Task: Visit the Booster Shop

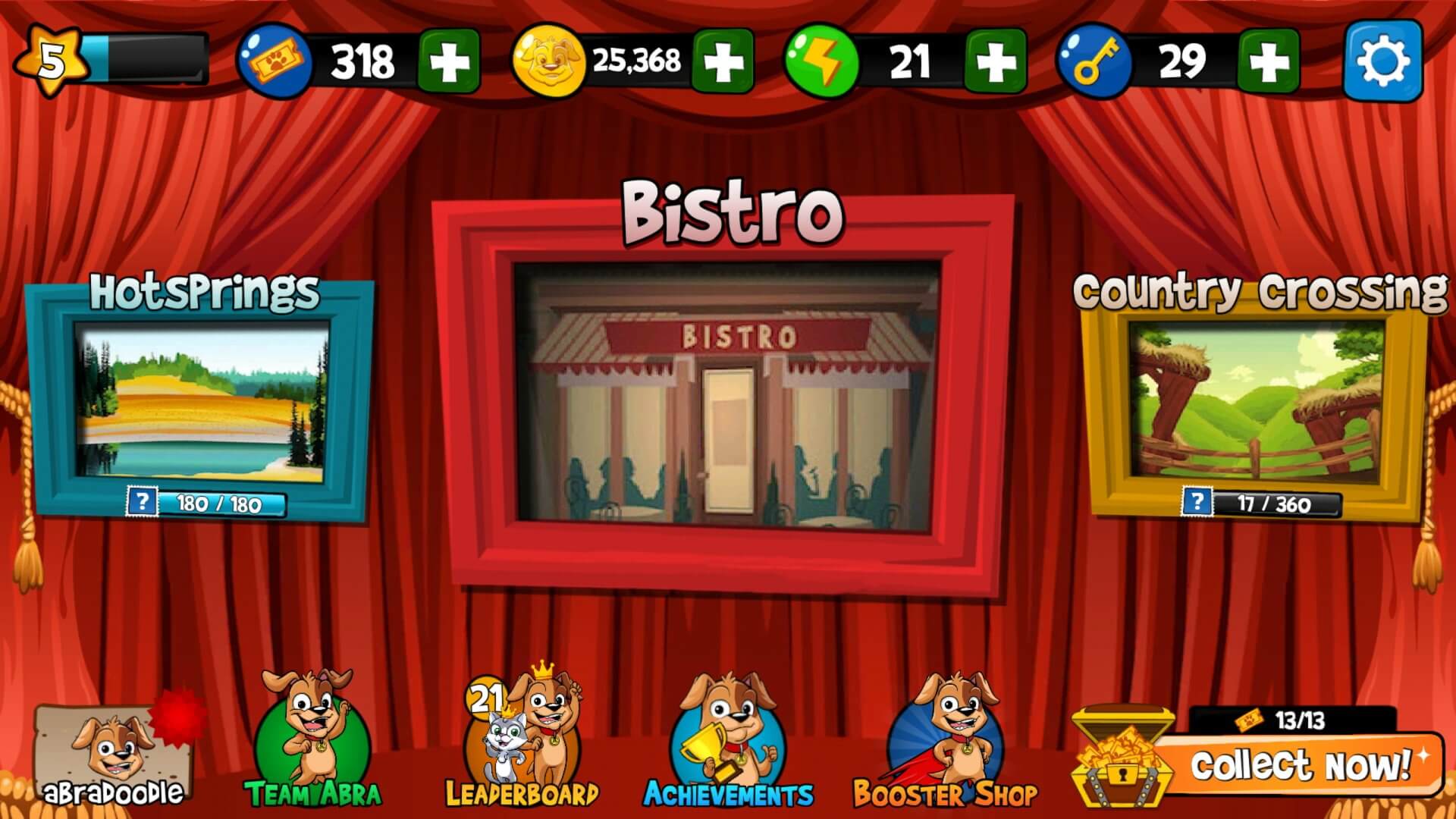Action: (945, 742)
